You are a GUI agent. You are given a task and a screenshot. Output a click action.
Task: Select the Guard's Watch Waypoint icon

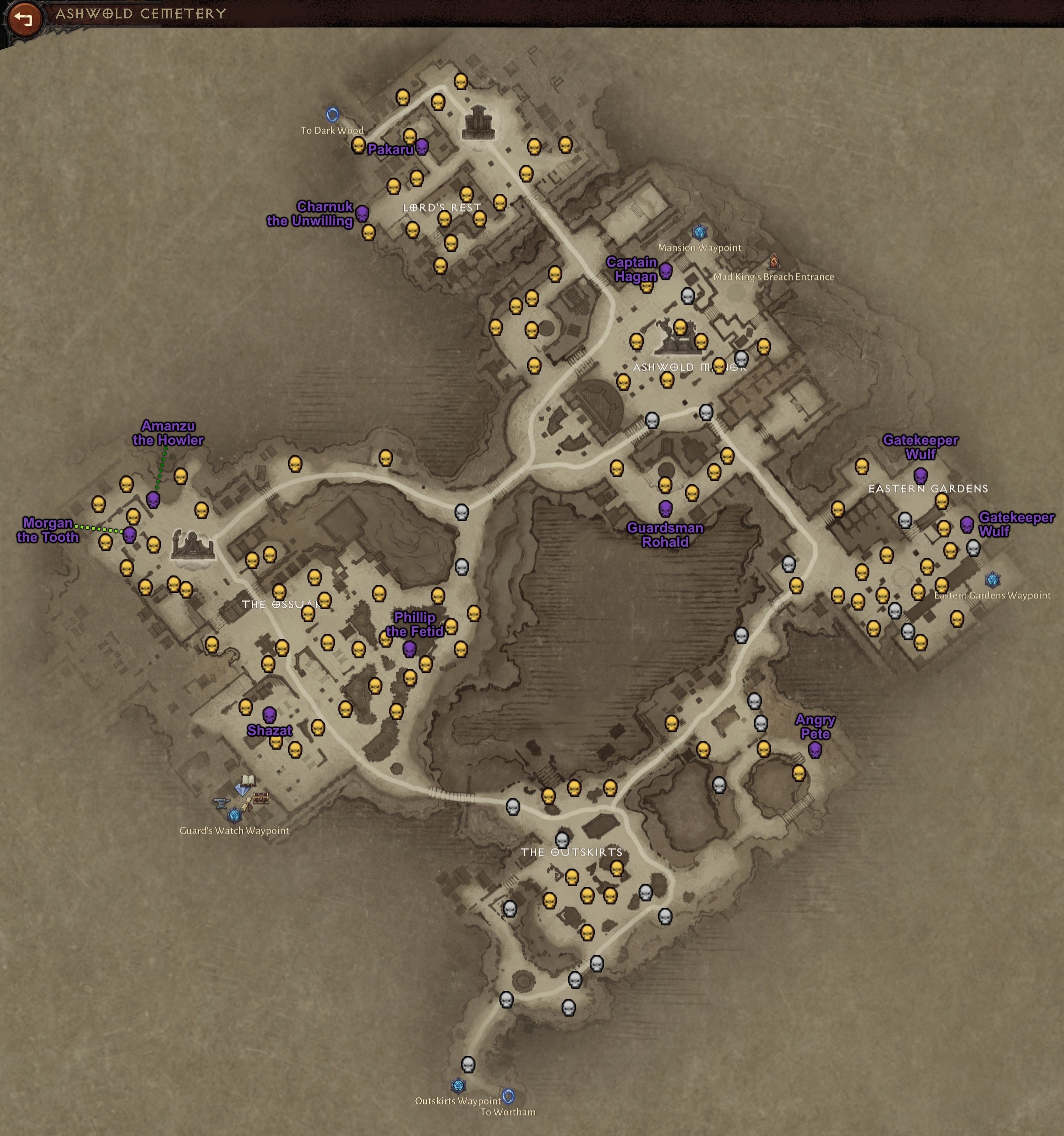pos(235,816)
